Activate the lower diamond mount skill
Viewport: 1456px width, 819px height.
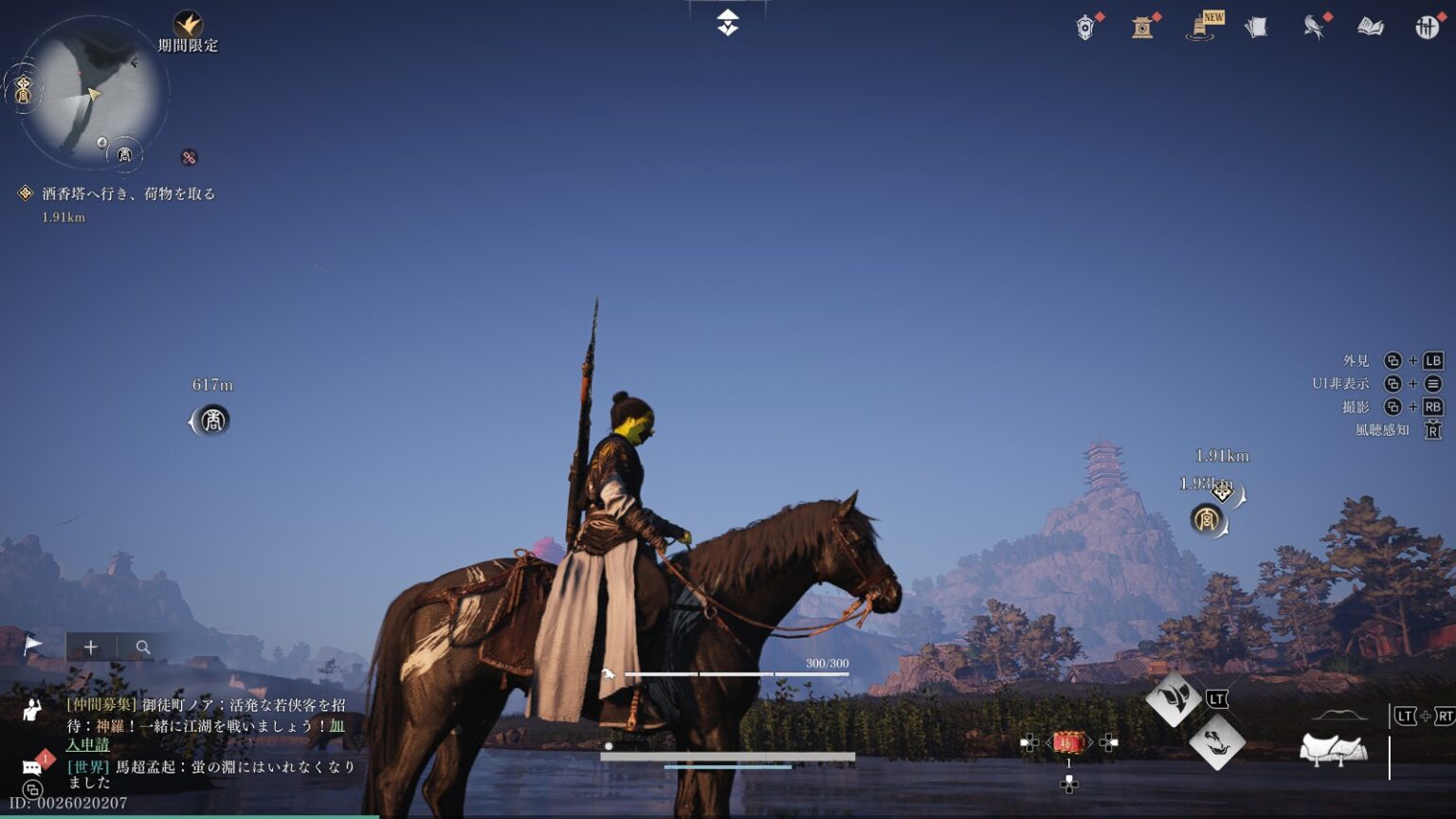[1217, 742]
